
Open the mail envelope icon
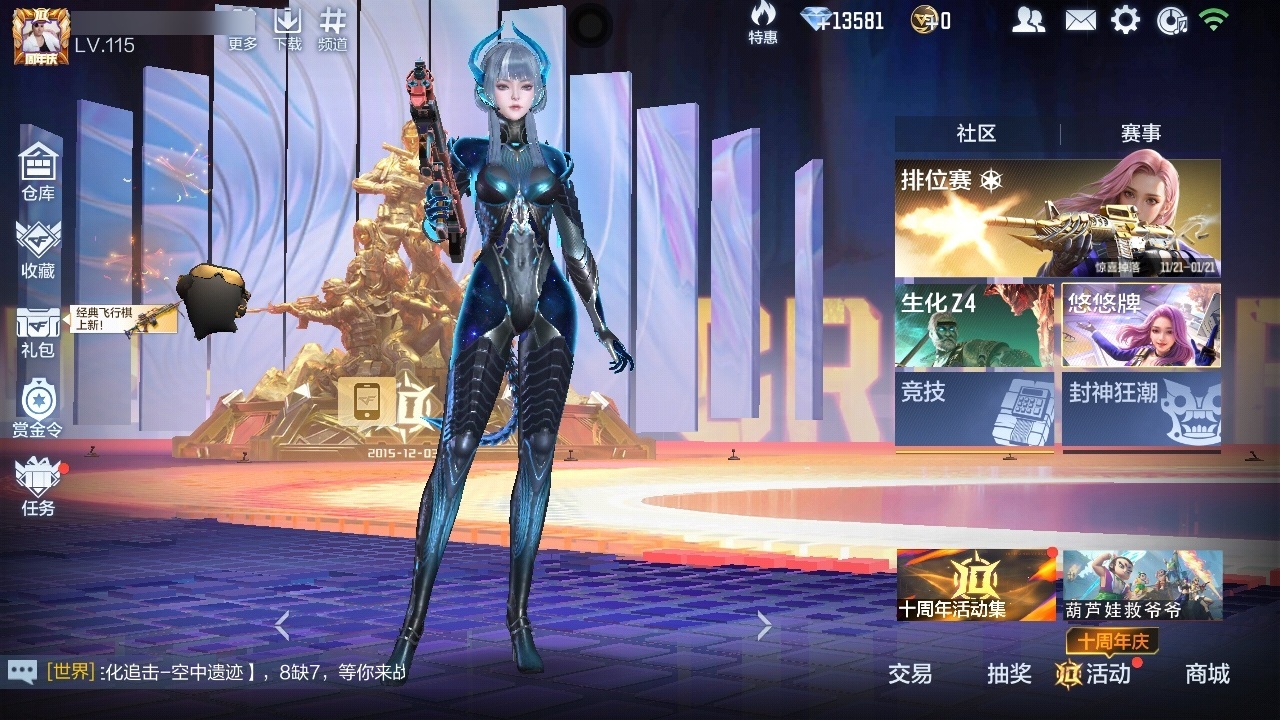tap(1080, 20)
